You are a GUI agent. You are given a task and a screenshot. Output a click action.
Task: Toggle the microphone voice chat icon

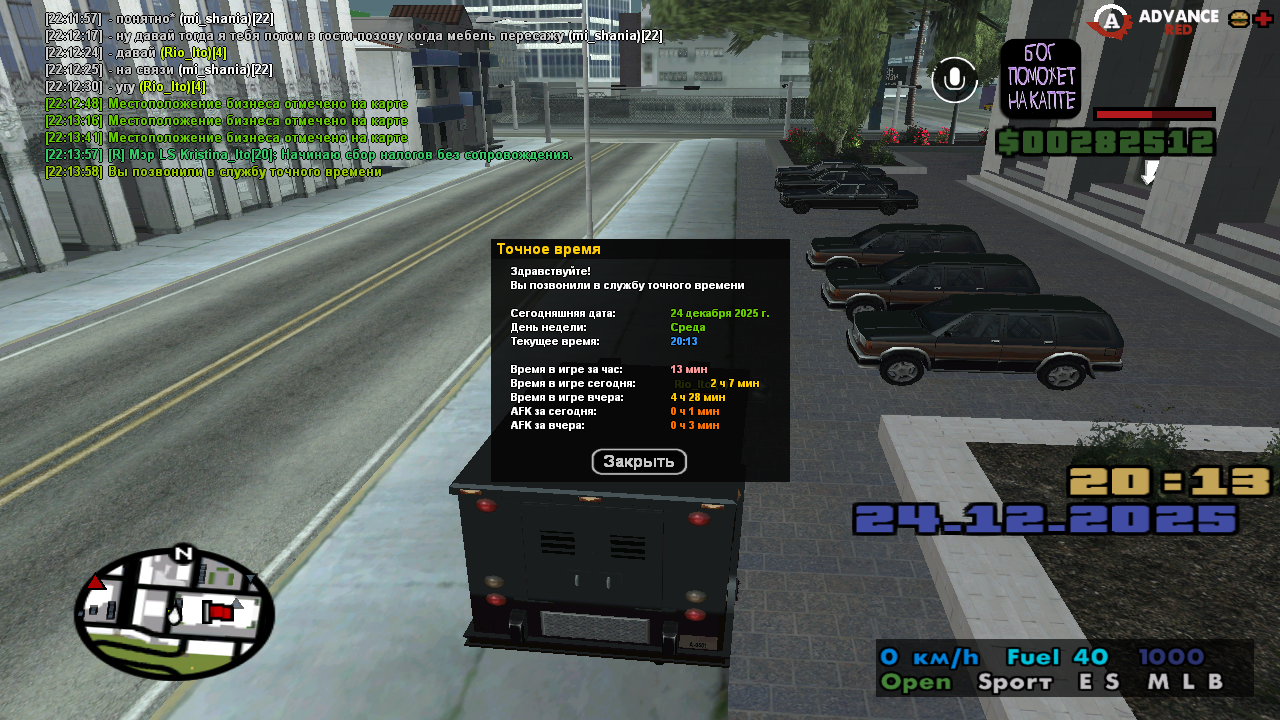pos(954,80)
